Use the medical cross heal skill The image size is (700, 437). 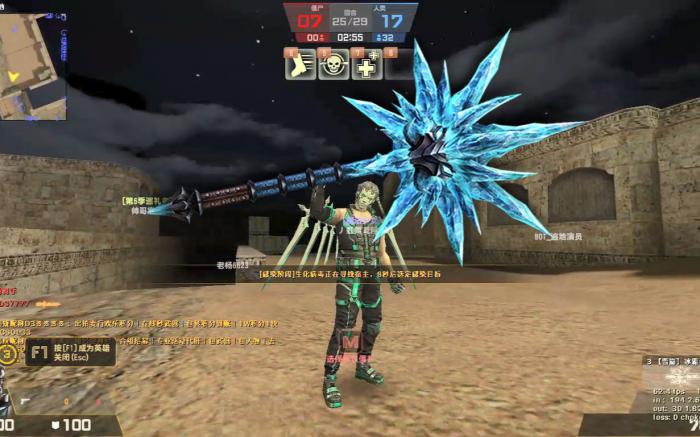pyautogui.click(x=367, y=65)
